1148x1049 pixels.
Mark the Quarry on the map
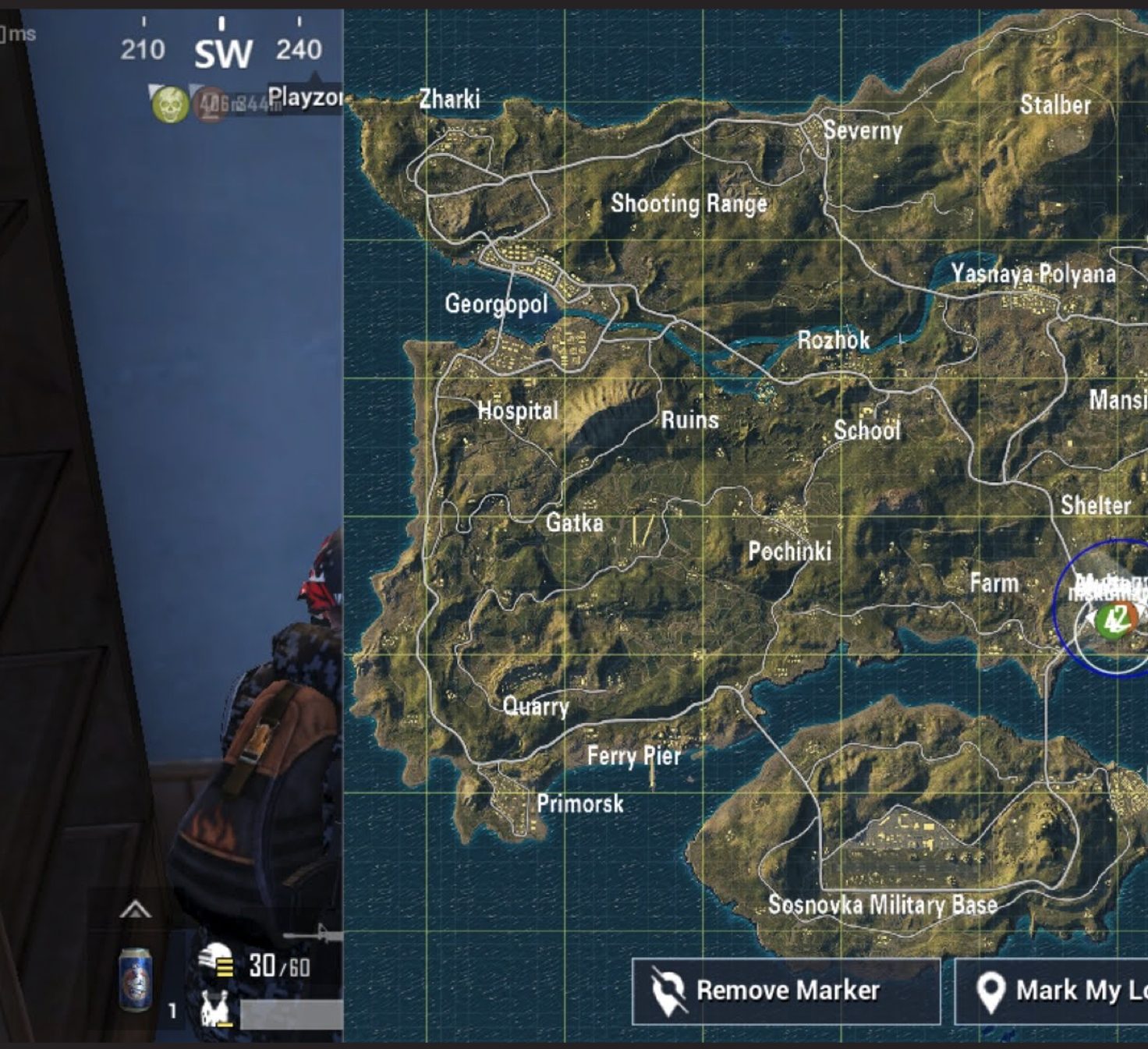536,707
